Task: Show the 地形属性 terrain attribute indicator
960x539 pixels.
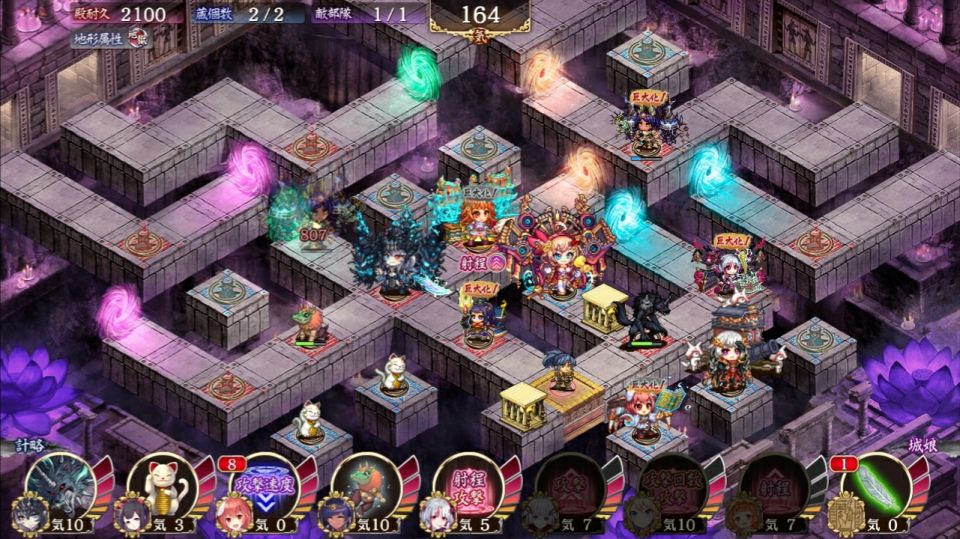Action: 112,39
